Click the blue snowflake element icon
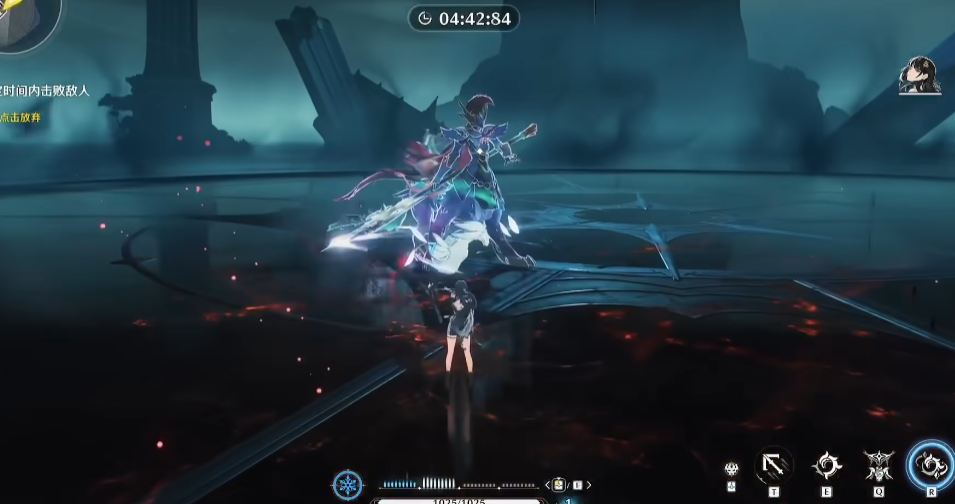The image size is (955, 504). click(x=348, y=485)
